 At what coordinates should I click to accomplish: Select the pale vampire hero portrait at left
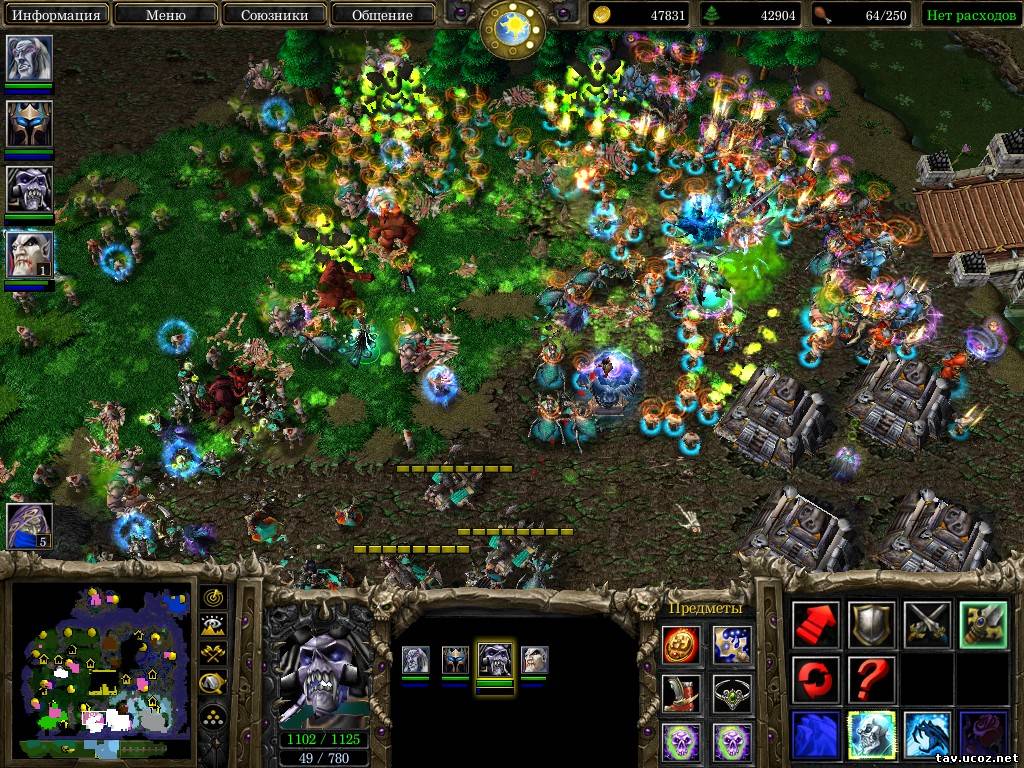pos(29,255)
